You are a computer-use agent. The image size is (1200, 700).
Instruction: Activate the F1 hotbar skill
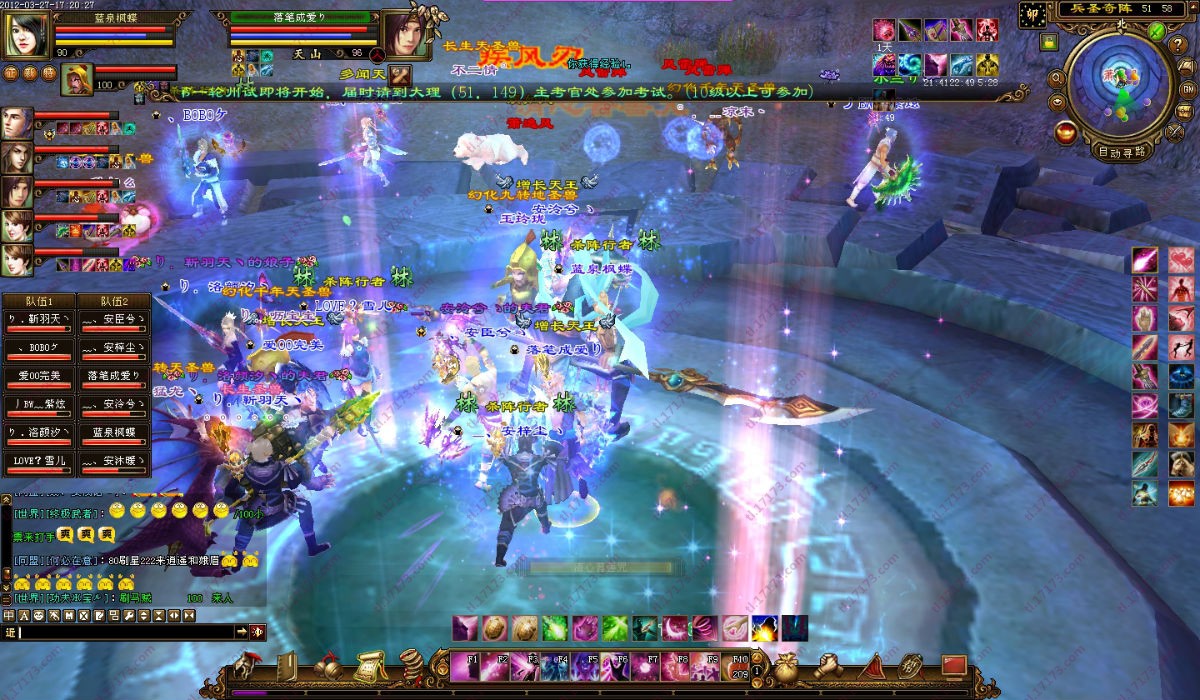465,666
